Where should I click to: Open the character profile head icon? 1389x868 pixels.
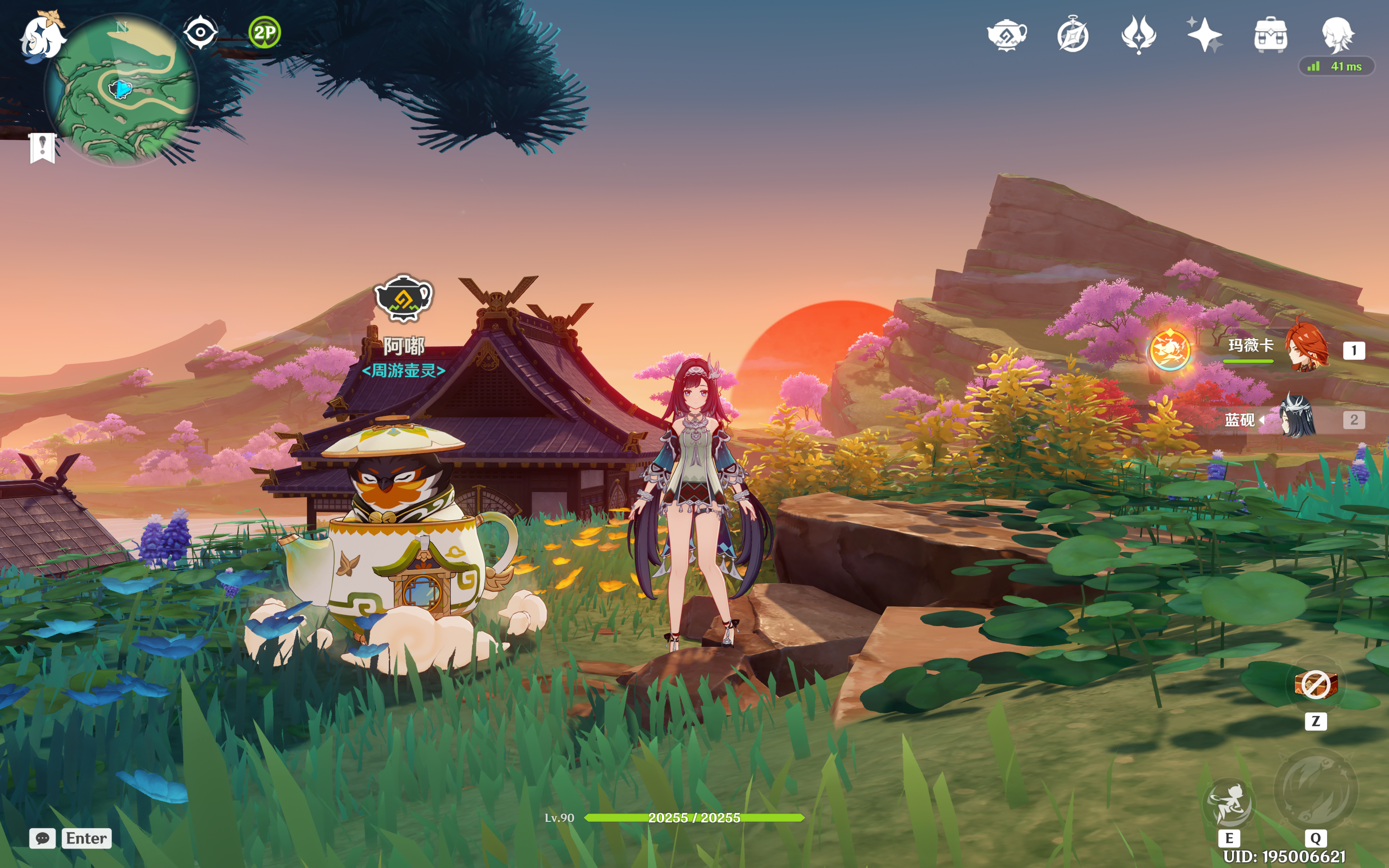click(1337, 34)
